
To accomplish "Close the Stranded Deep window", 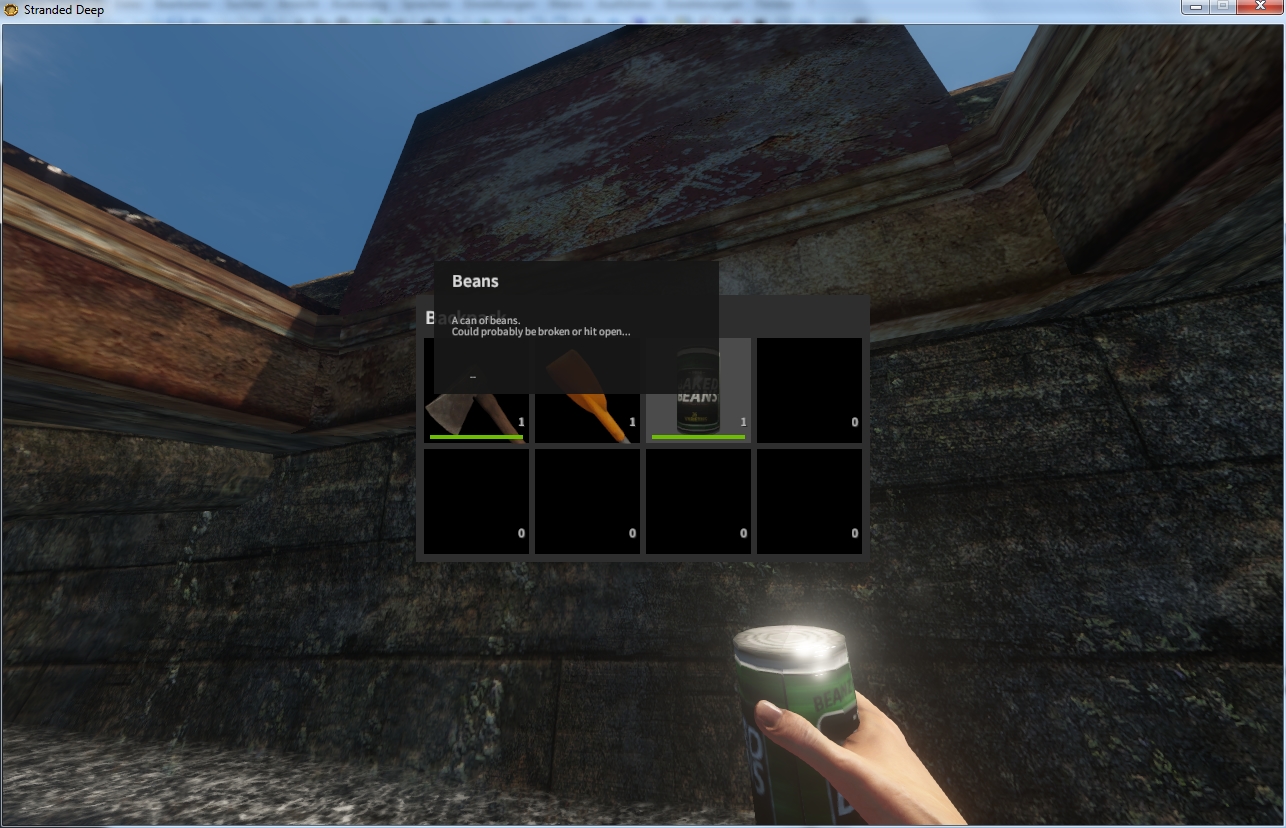I will coord(1258,8).
